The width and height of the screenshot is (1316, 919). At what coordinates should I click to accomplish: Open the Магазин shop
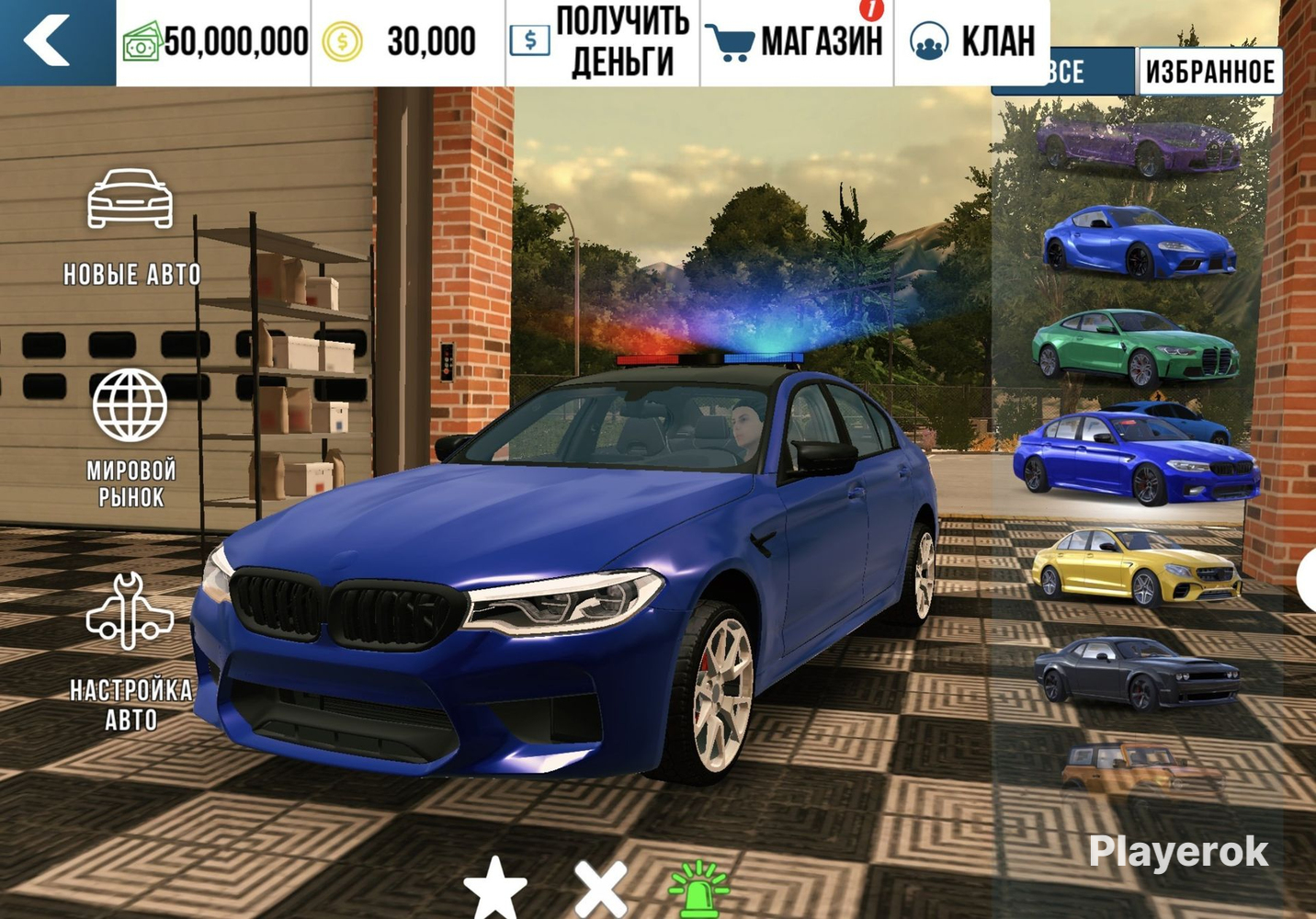[796, 42]
